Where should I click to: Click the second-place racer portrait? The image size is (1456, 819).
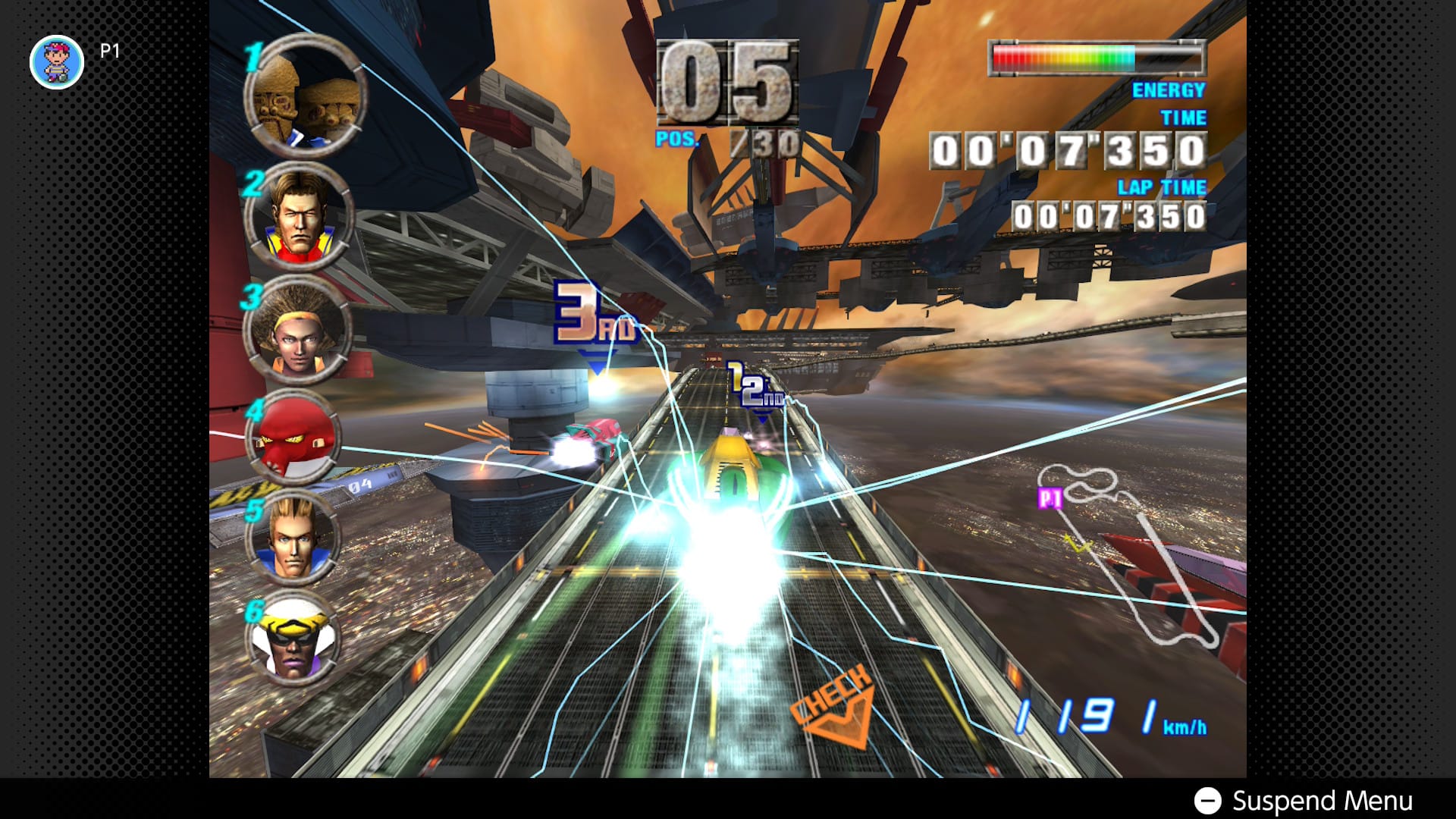point(299,215)
